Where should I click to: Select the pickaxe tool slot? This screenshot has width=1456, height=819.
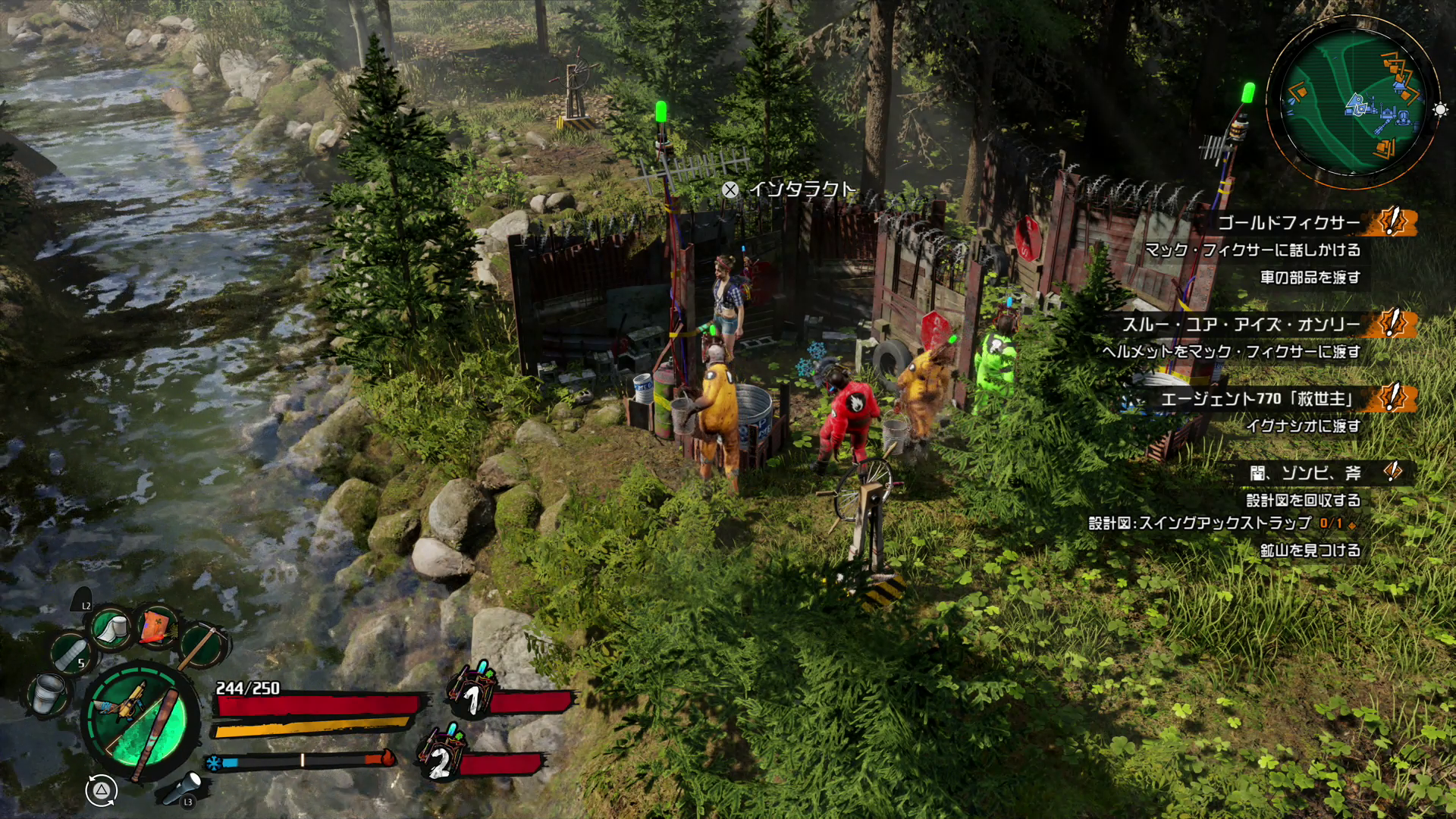(x=202, y=645)
